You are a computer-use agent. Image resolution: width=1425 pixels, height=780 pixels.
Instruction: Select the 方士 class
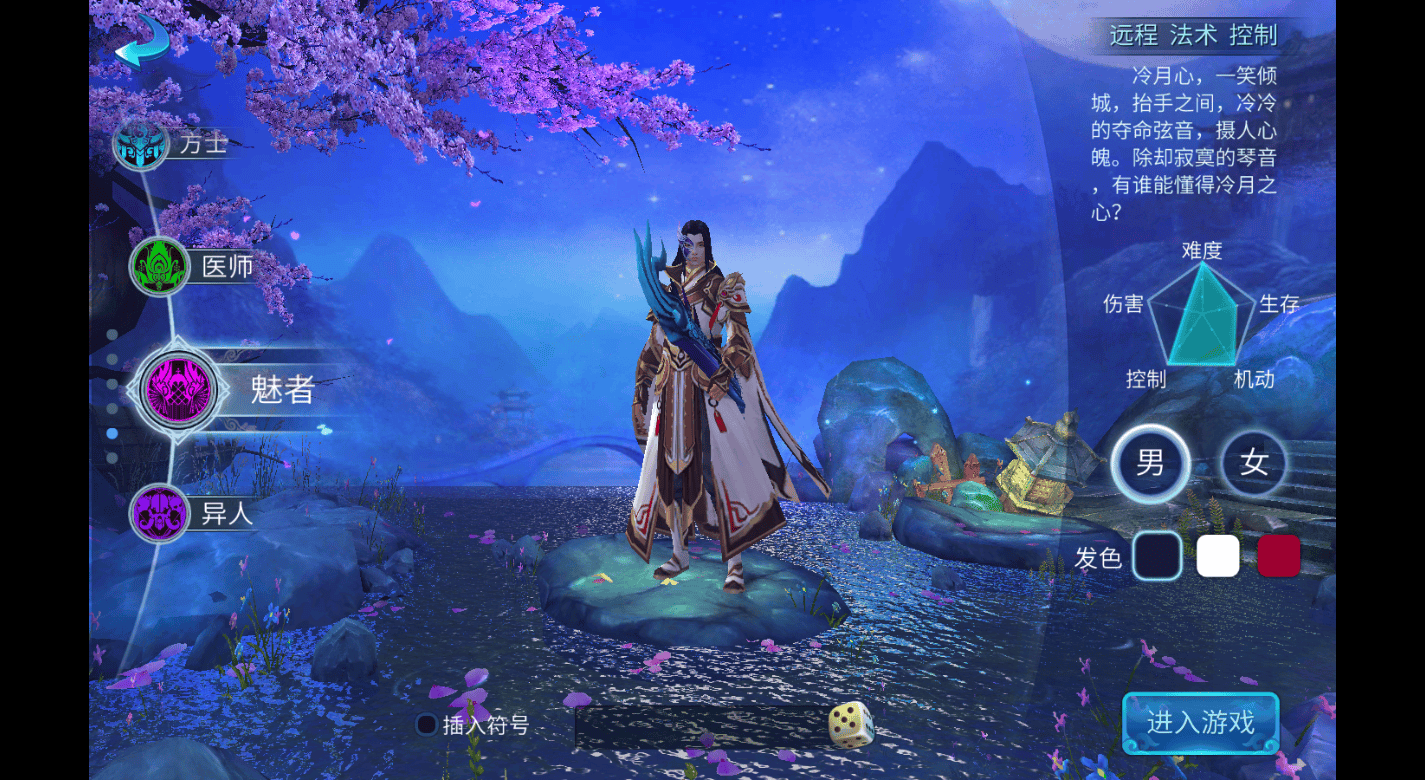(141, 144)
